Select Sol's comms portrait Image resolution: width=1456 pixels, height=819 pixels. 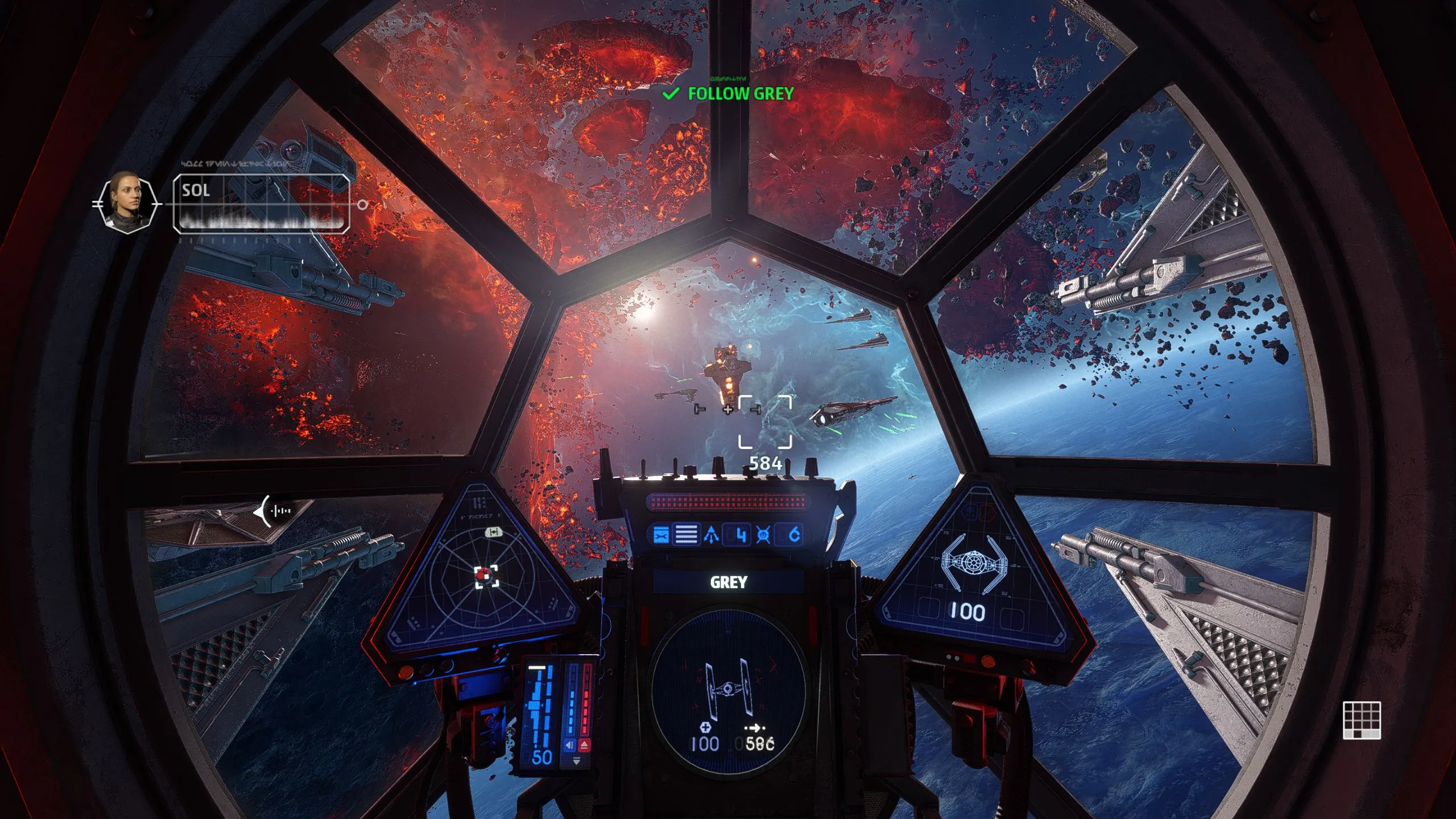(127, 202)
